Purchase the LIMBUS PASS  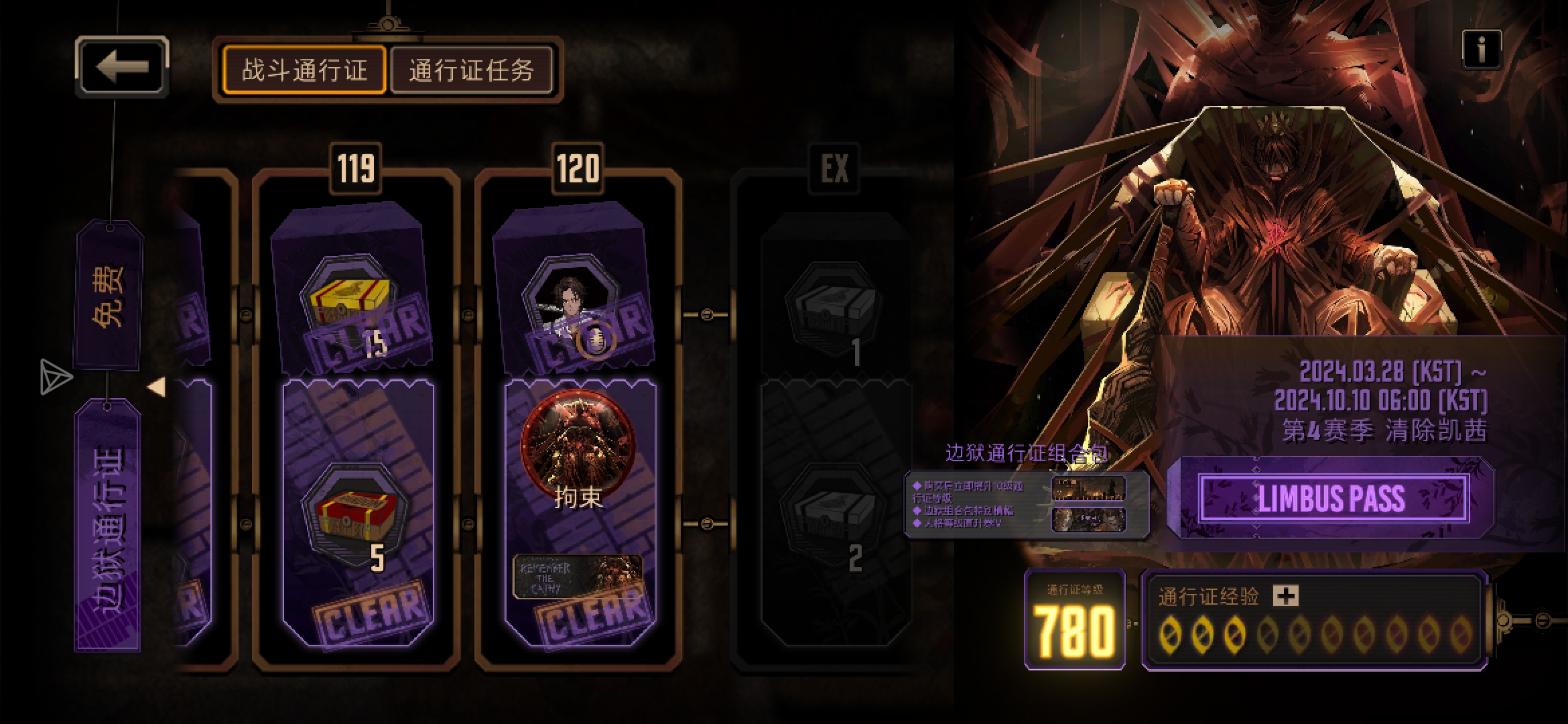tap(1331, 499)
